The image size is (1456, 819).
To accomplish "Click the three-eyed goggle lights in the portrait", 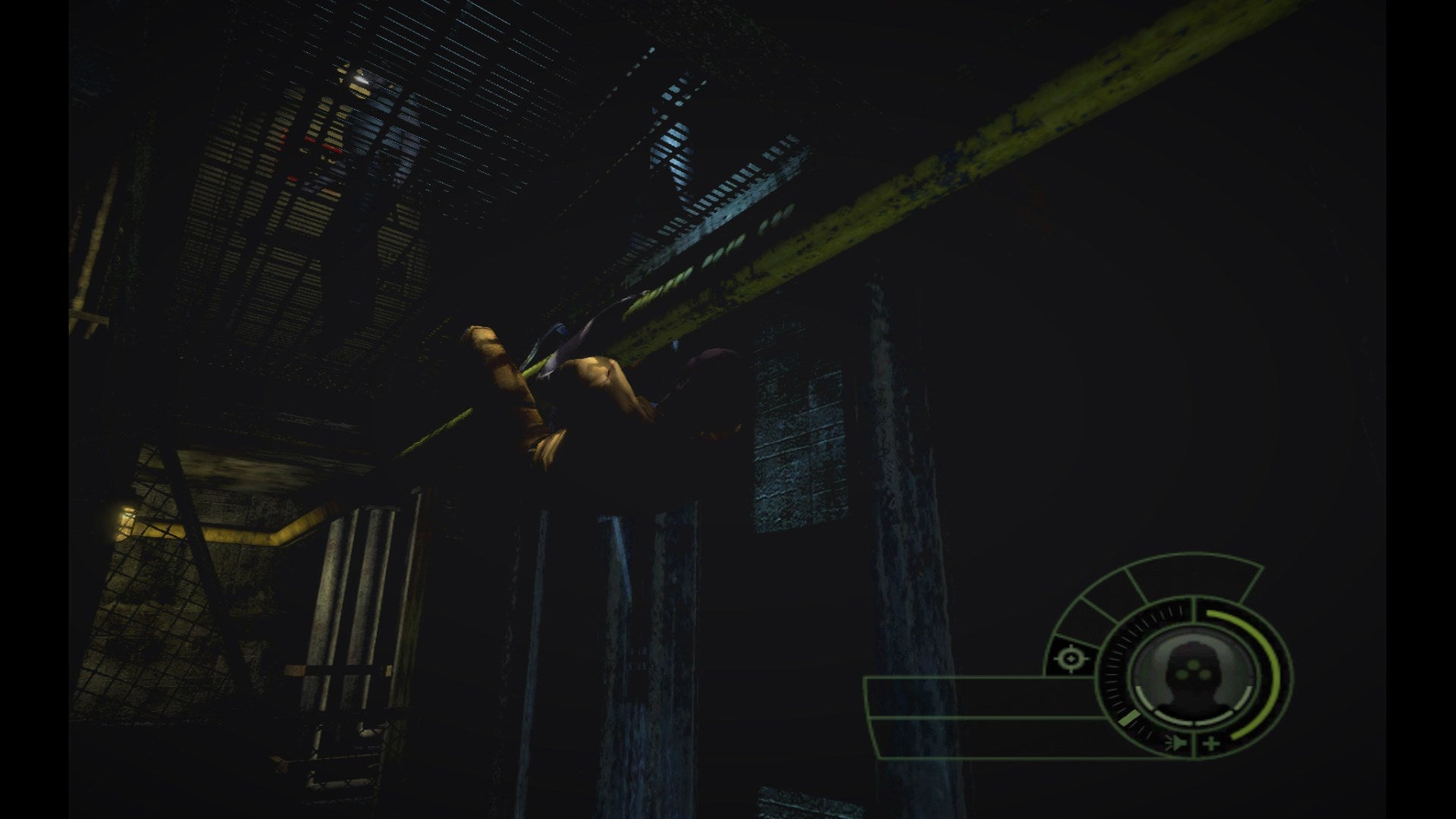I will pyautogui.click(x=1192, y=670).
